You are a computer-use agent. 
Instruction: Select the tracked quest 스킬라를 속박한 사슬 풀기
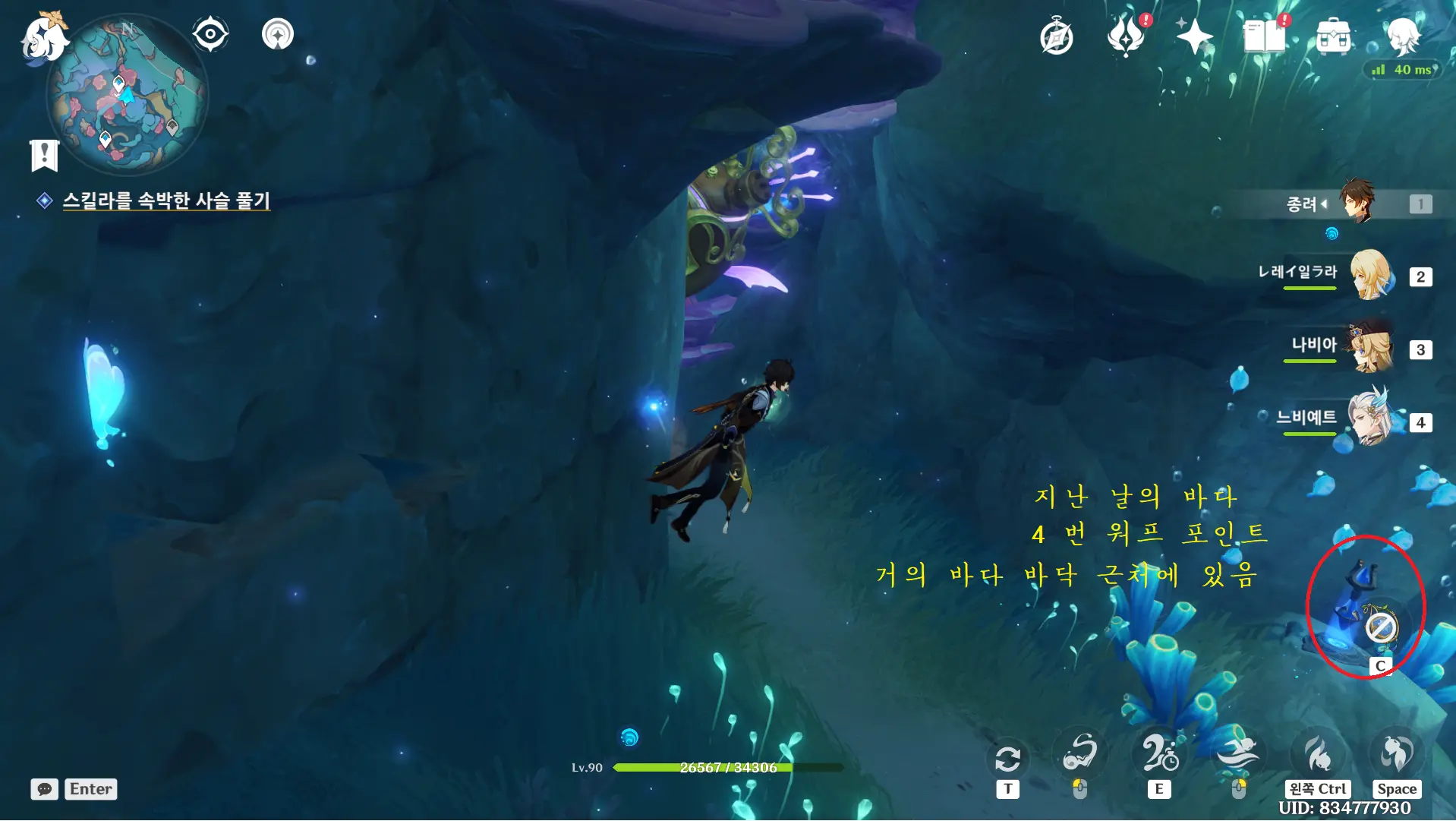[x=165, y=201]
